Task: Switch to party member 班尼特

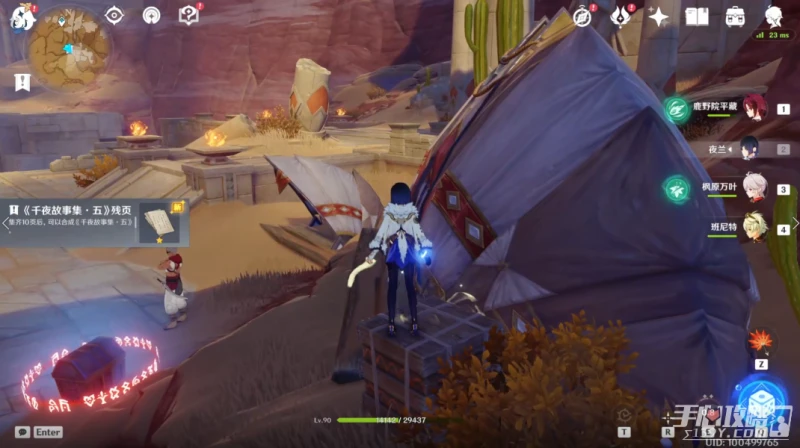Action: click(x=748, y=229)
